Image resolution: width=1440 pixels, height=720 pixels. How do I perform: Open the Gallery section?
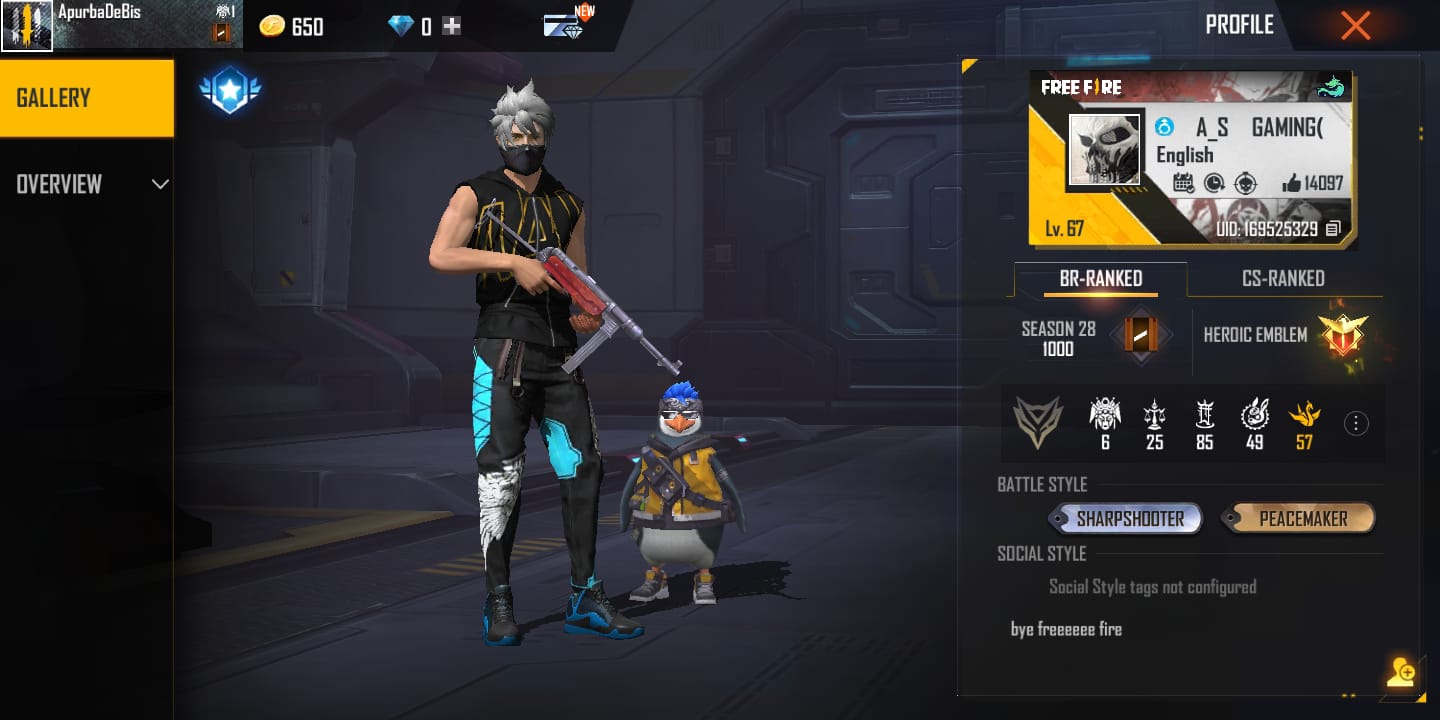point(86,98)
